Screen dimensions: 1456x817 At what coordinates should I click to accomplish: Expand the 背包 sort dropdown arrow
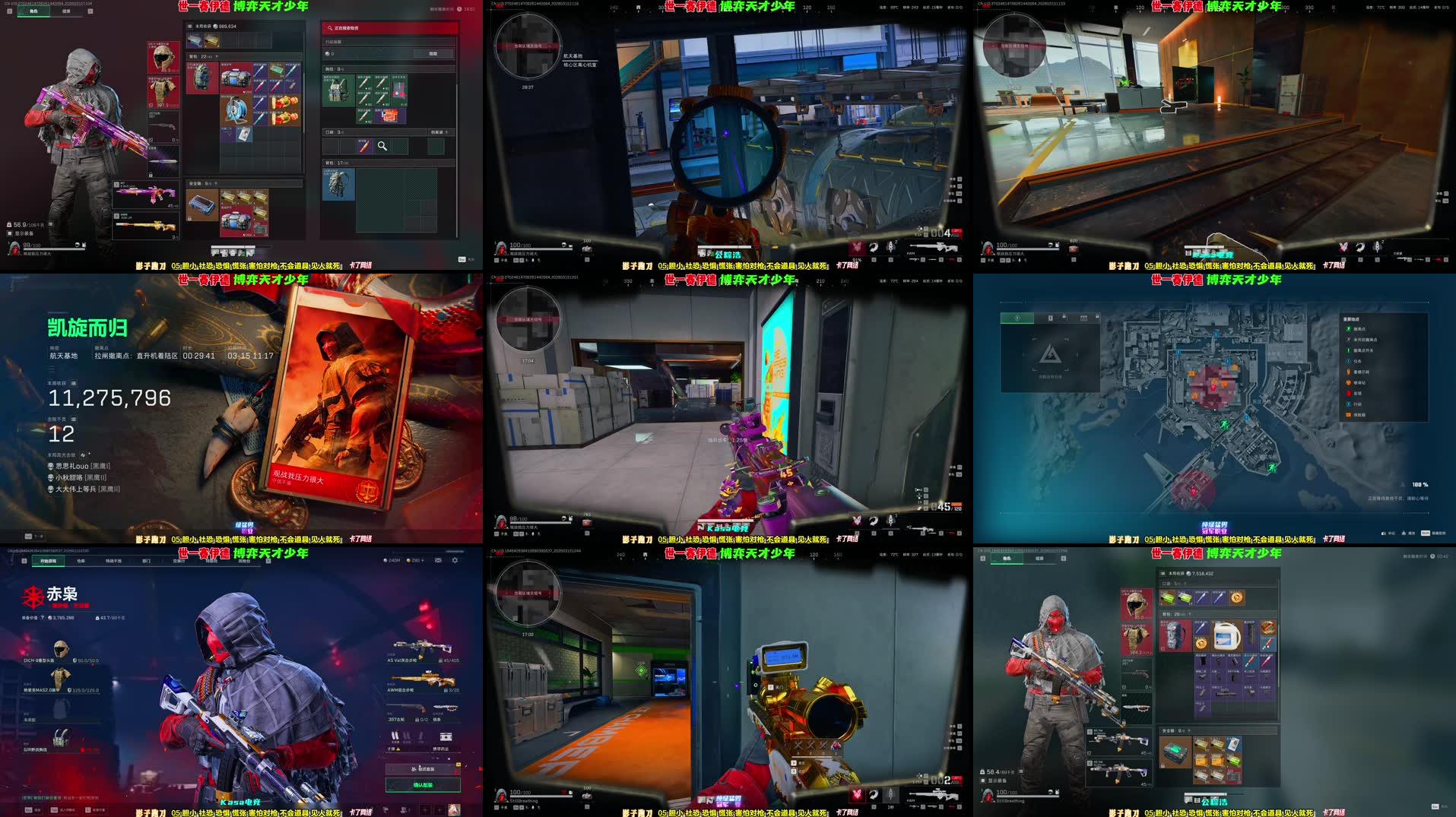(217, 56)
